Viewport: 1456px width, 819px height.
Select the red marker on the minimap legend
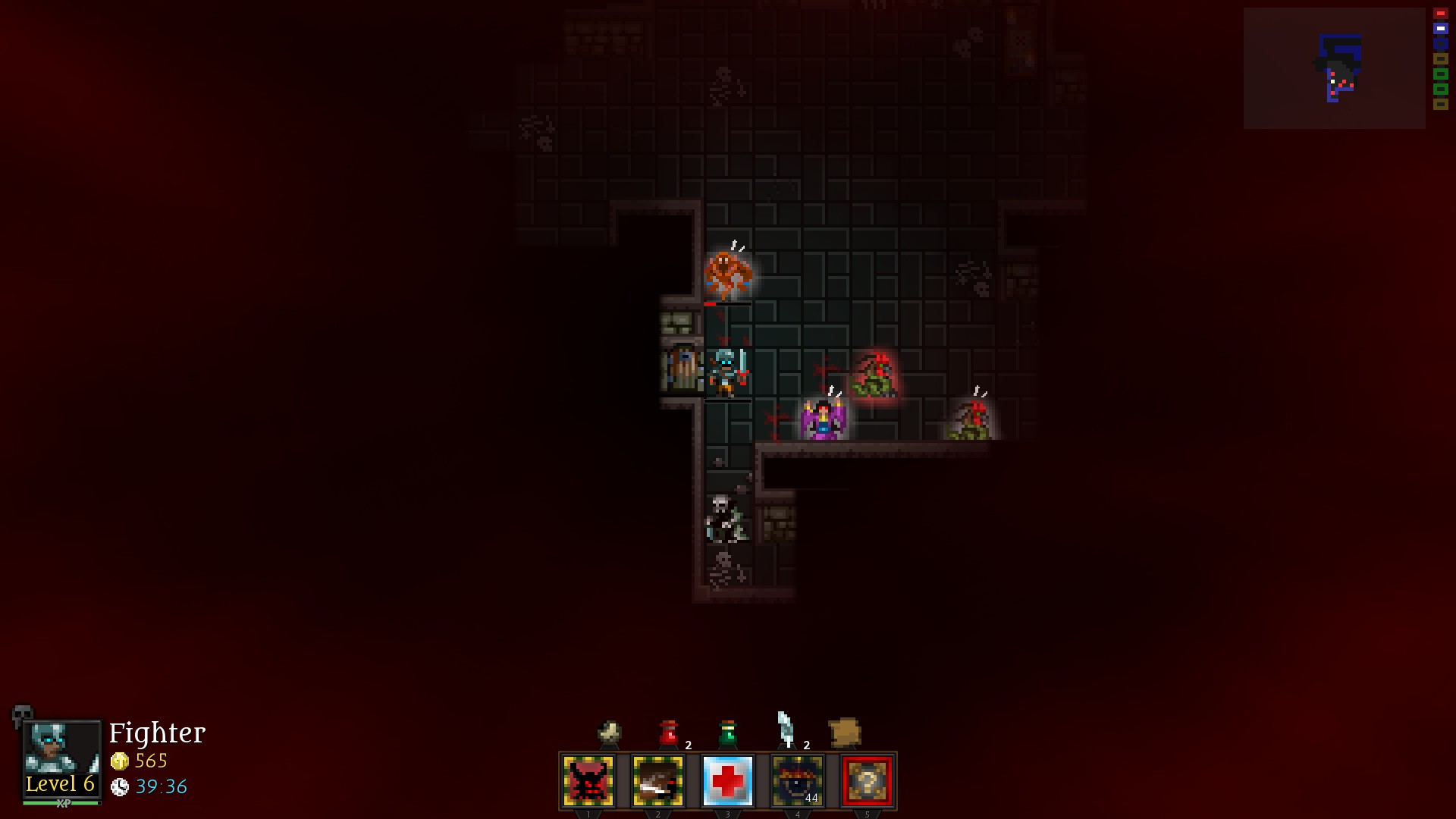click(x=1440, y=12)
